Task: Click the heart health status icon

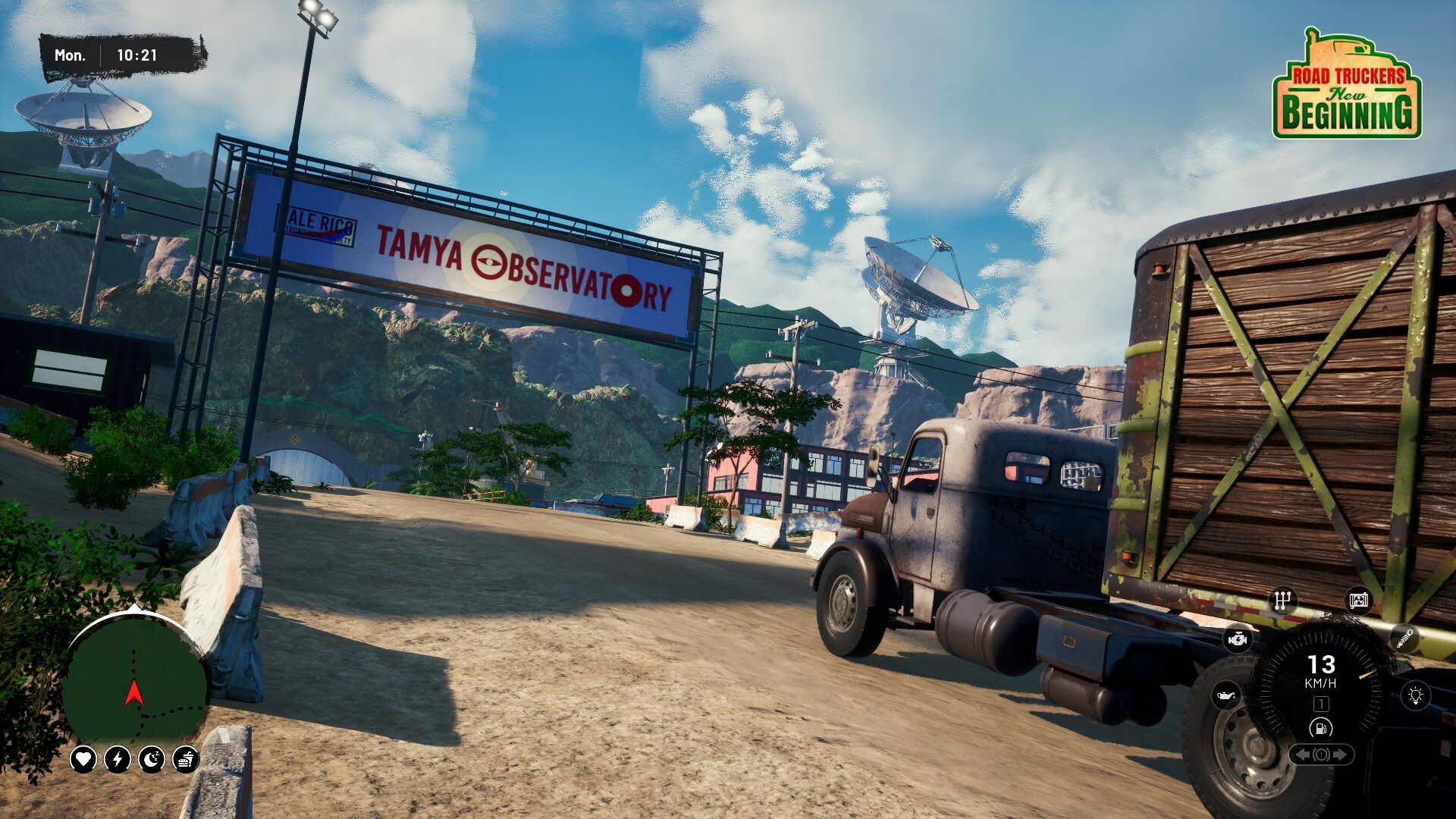Action: click(83, 758)
